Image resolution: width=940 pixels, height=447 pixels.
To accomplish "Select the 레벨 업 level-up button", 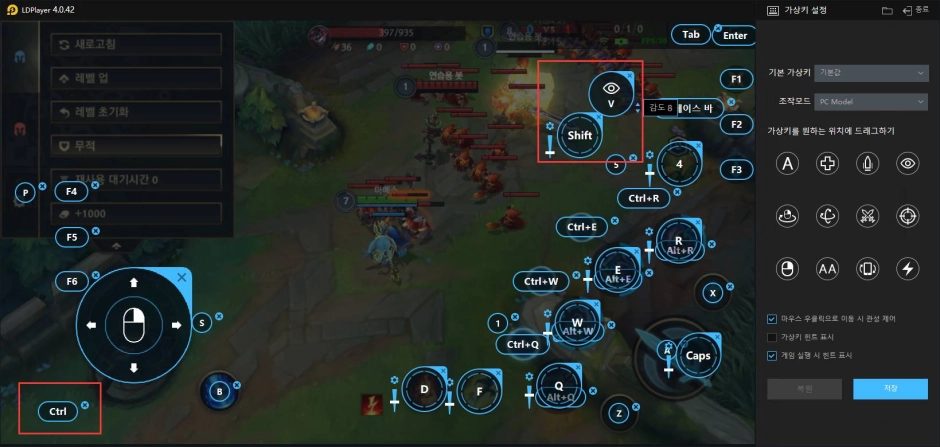I will pos(136,77).
